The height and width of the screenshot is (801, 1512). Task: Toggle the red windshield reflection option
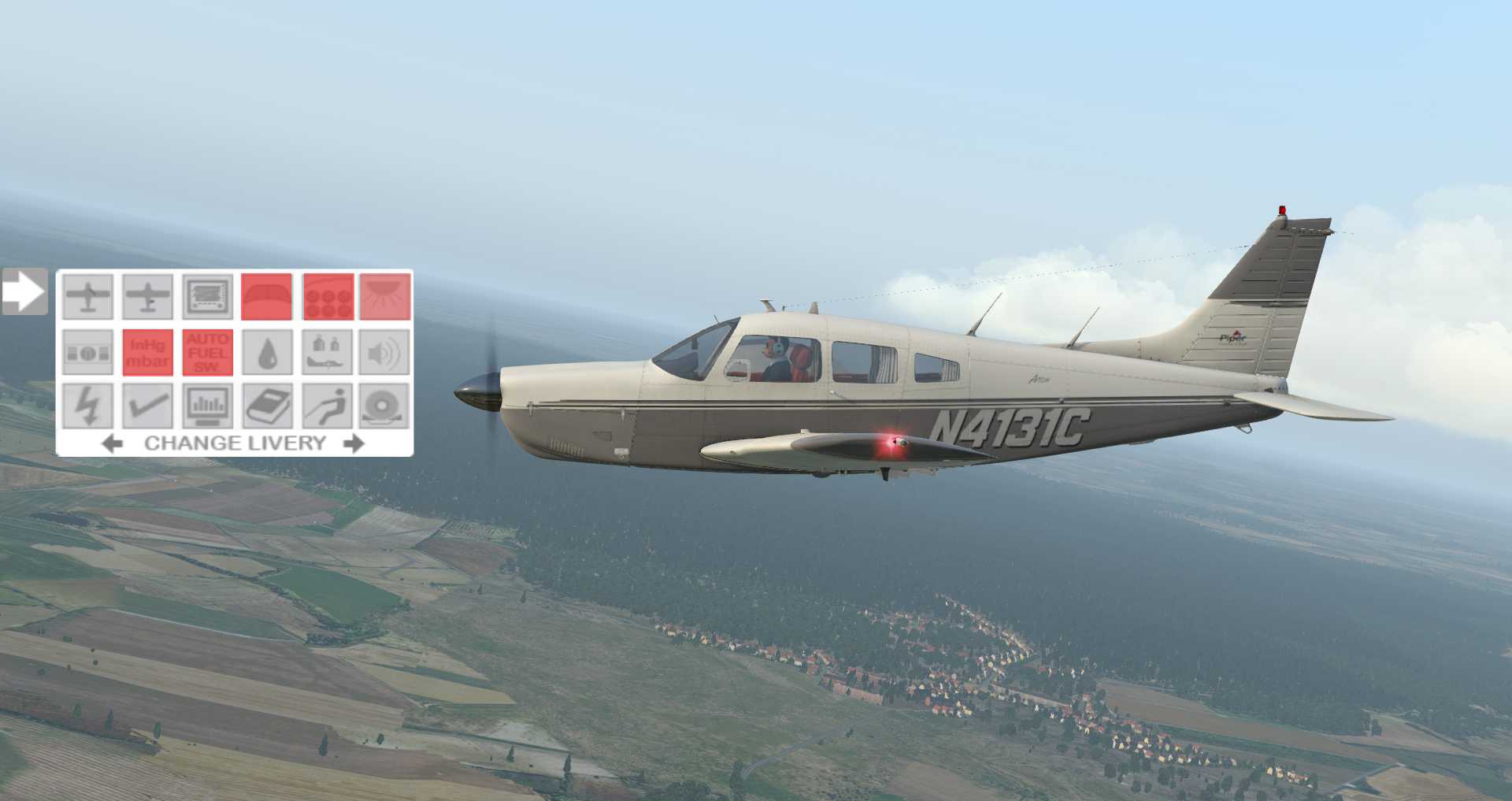coord(267,297)
